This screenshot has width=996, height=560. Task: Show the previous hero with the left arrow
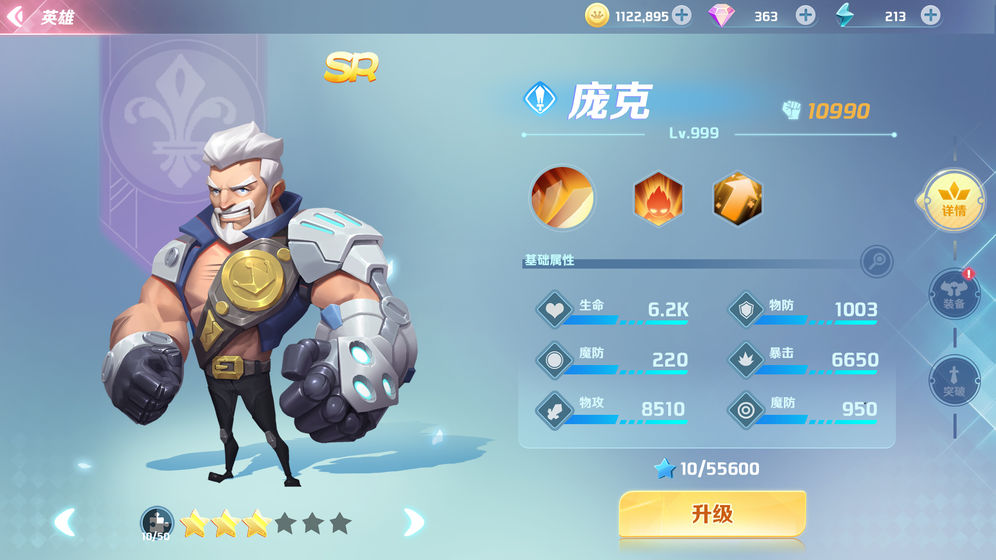(65, 521)
